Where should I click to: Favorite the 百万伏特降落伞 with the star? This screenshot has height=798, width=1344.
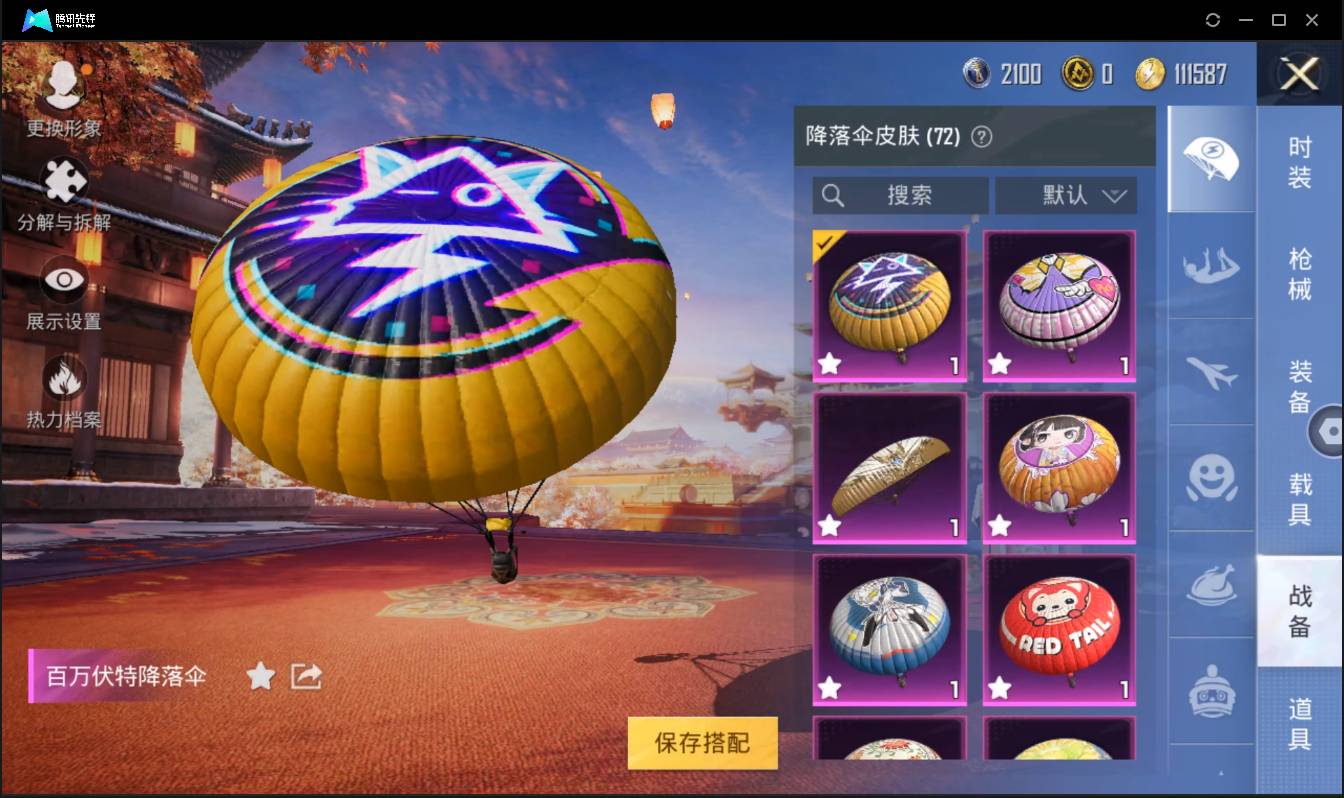[260, 676]
